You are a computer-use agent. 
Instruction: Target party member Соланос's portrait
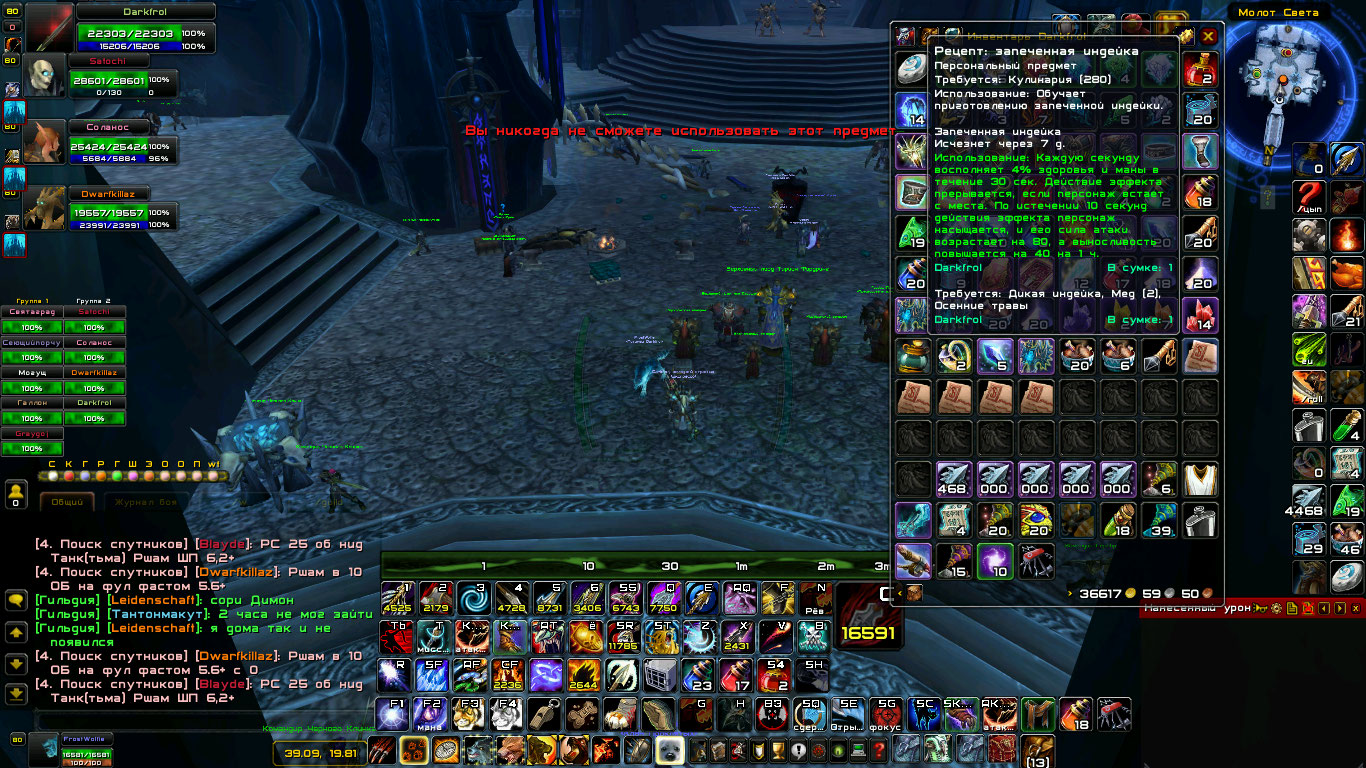tap(45, 143)
